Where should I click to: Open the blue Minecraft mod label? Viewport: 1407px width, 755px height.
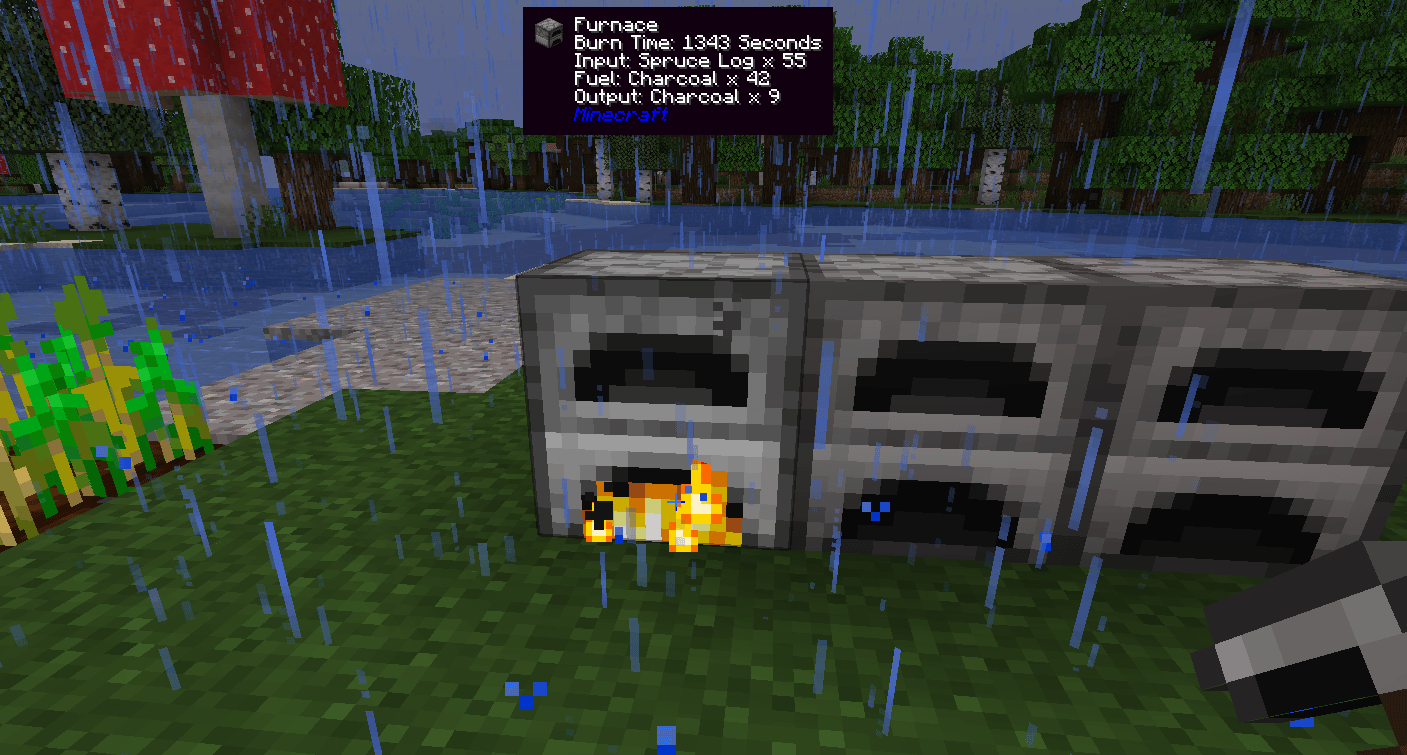[620, 116]
